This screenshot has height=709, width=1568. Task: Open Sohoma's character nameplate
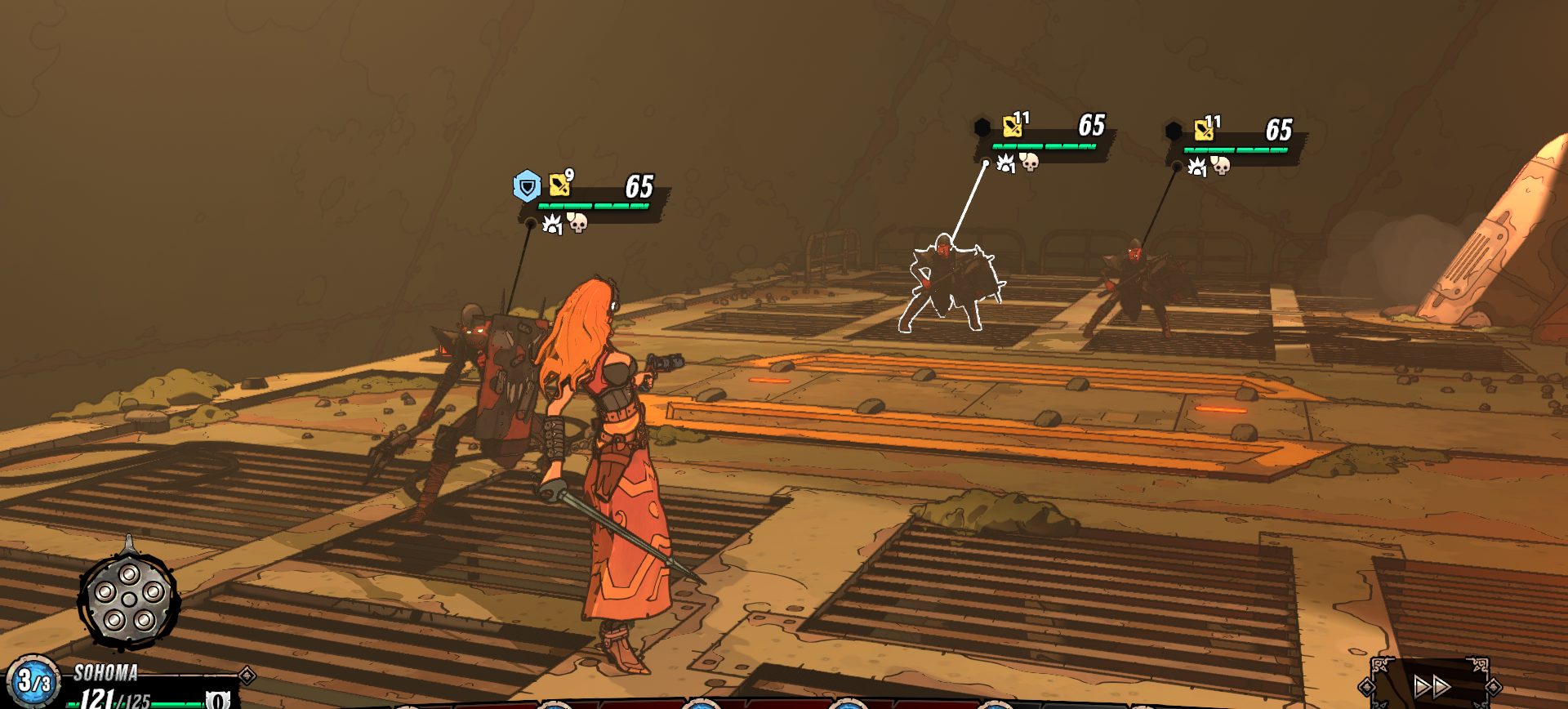pos(106,673)
